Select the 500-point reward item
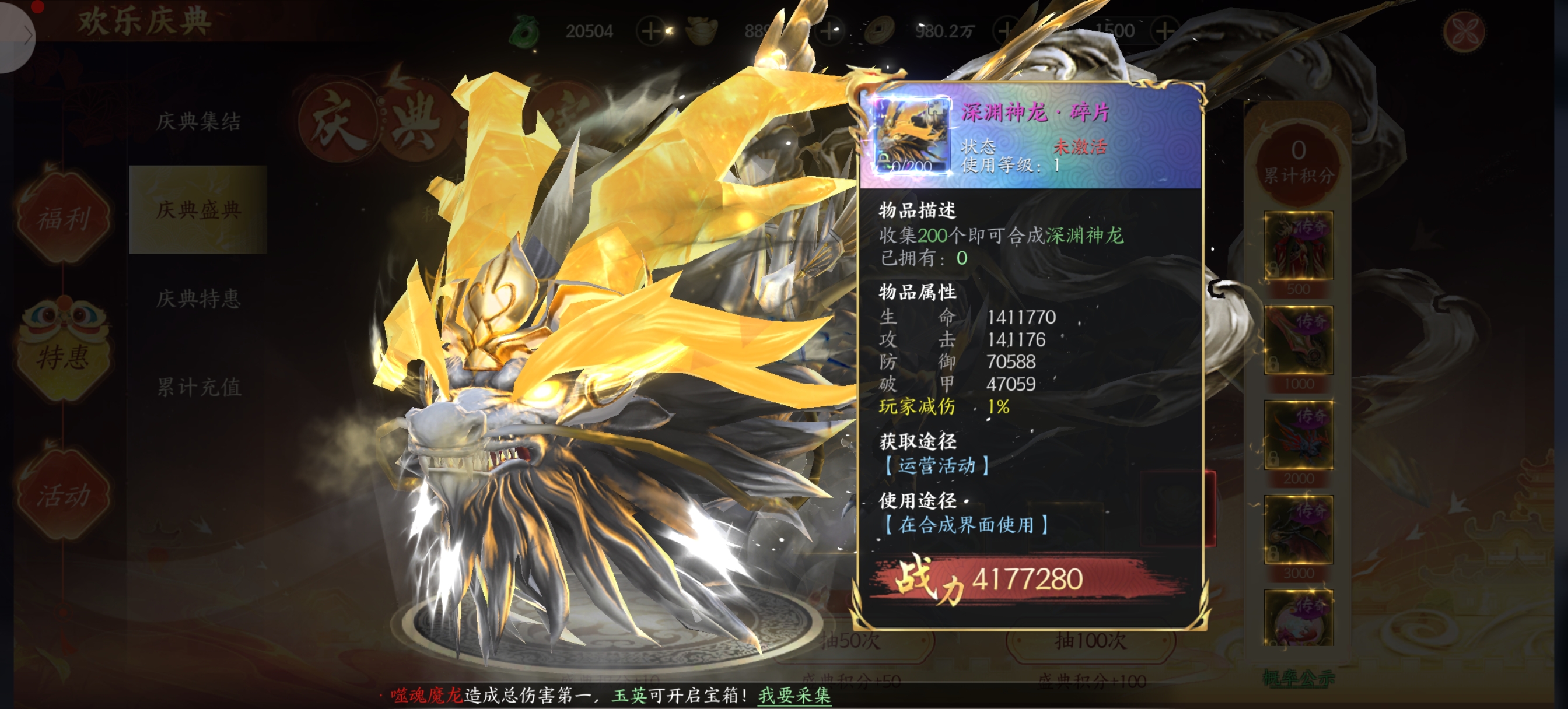 pyautogui.click(x=1298, y=246)
